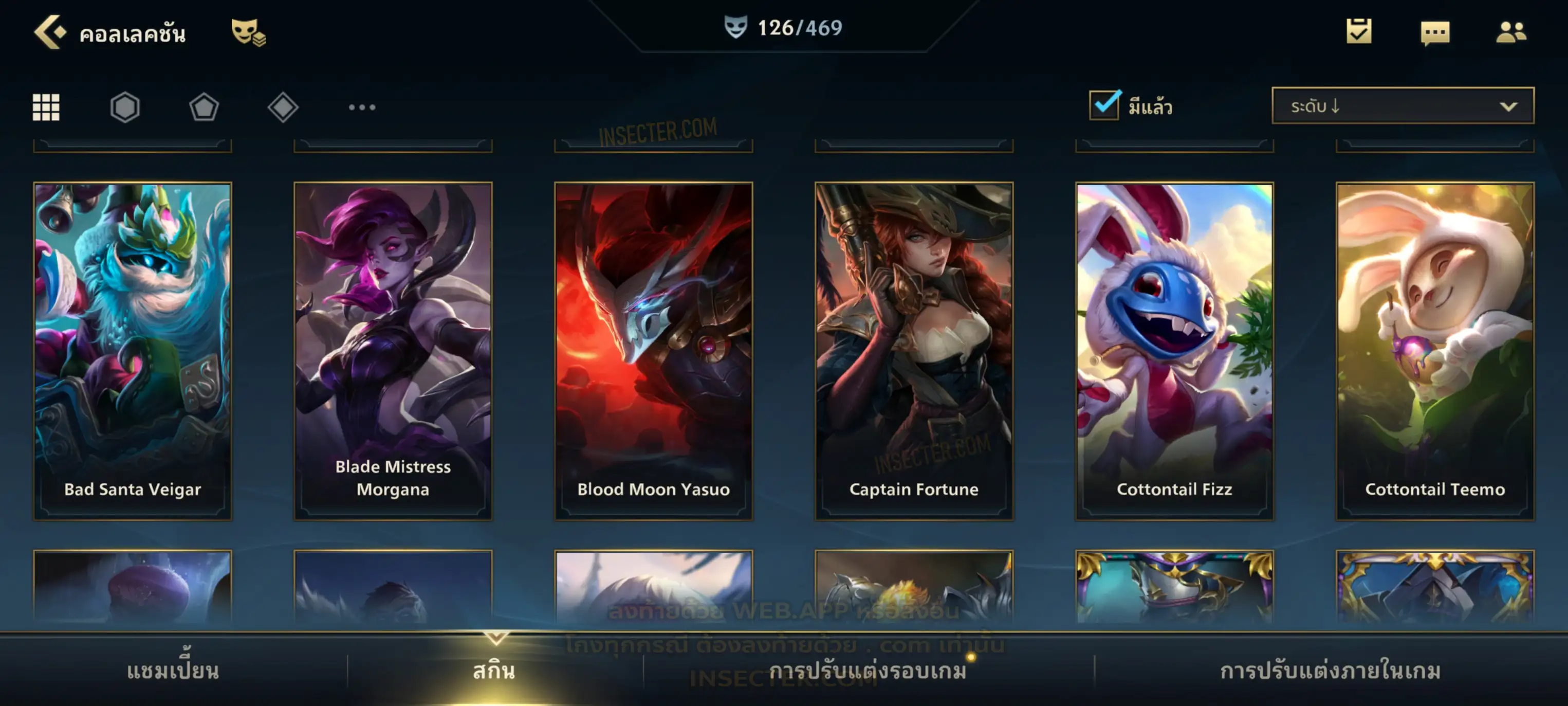Switch to the การปรับแต่งภายในเกม tab
1568x706 pixels.
click(1330, 671)
